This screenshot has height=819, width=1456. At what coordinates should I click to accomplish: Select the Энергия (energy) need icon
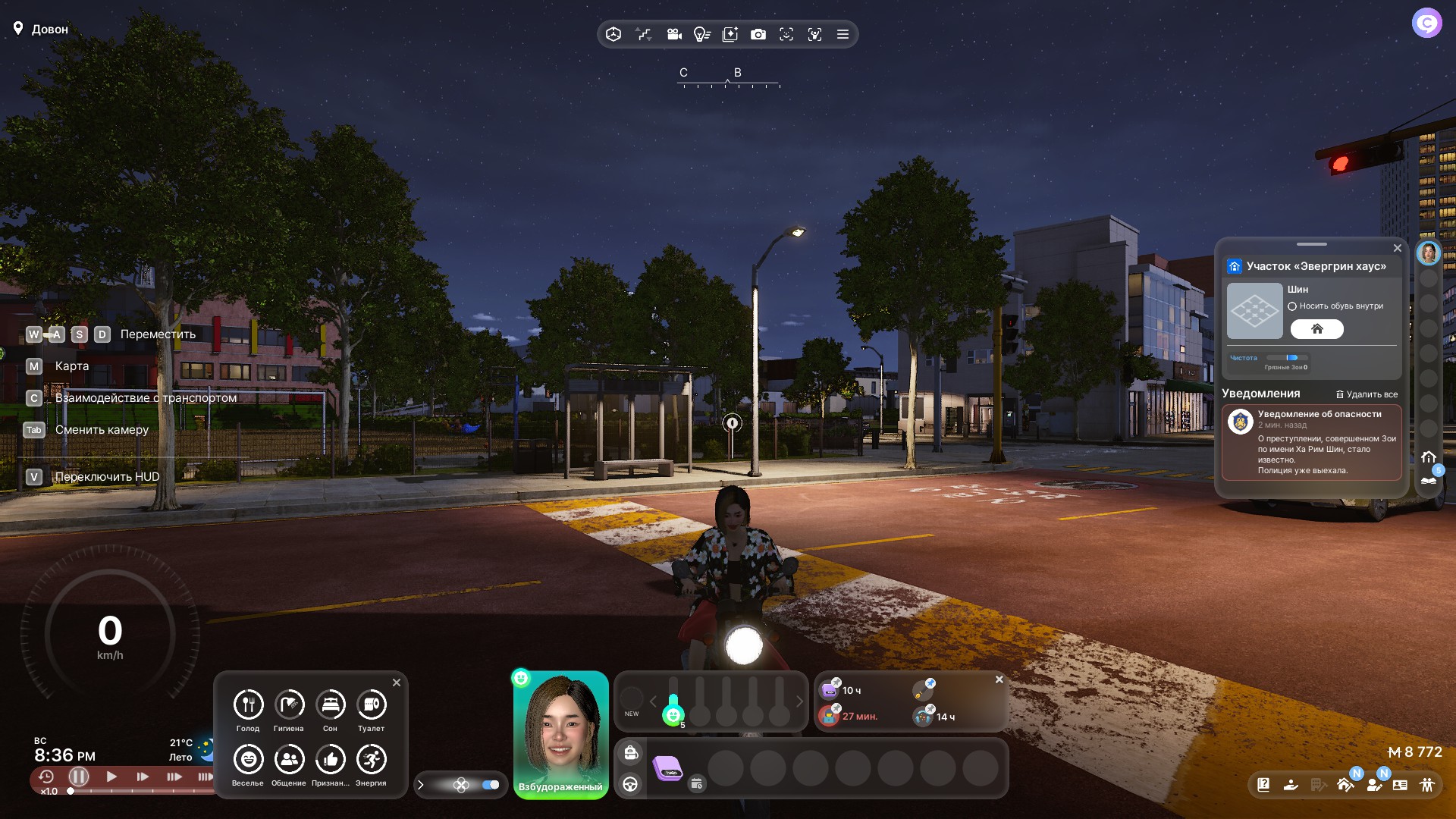point(371,759)
